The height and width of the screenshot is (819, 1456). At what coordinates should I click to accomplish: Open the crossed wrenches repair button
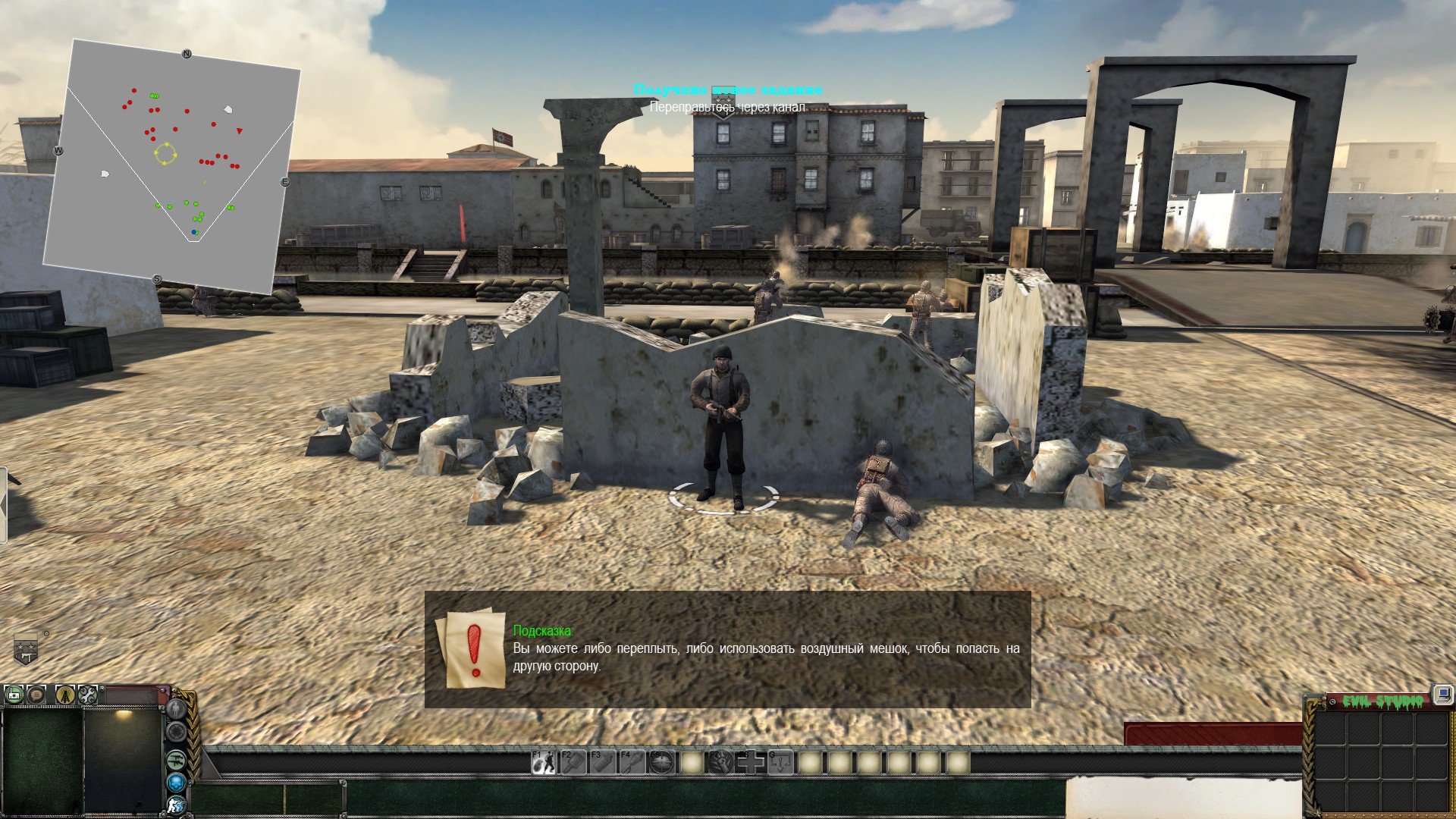(88, 695)
